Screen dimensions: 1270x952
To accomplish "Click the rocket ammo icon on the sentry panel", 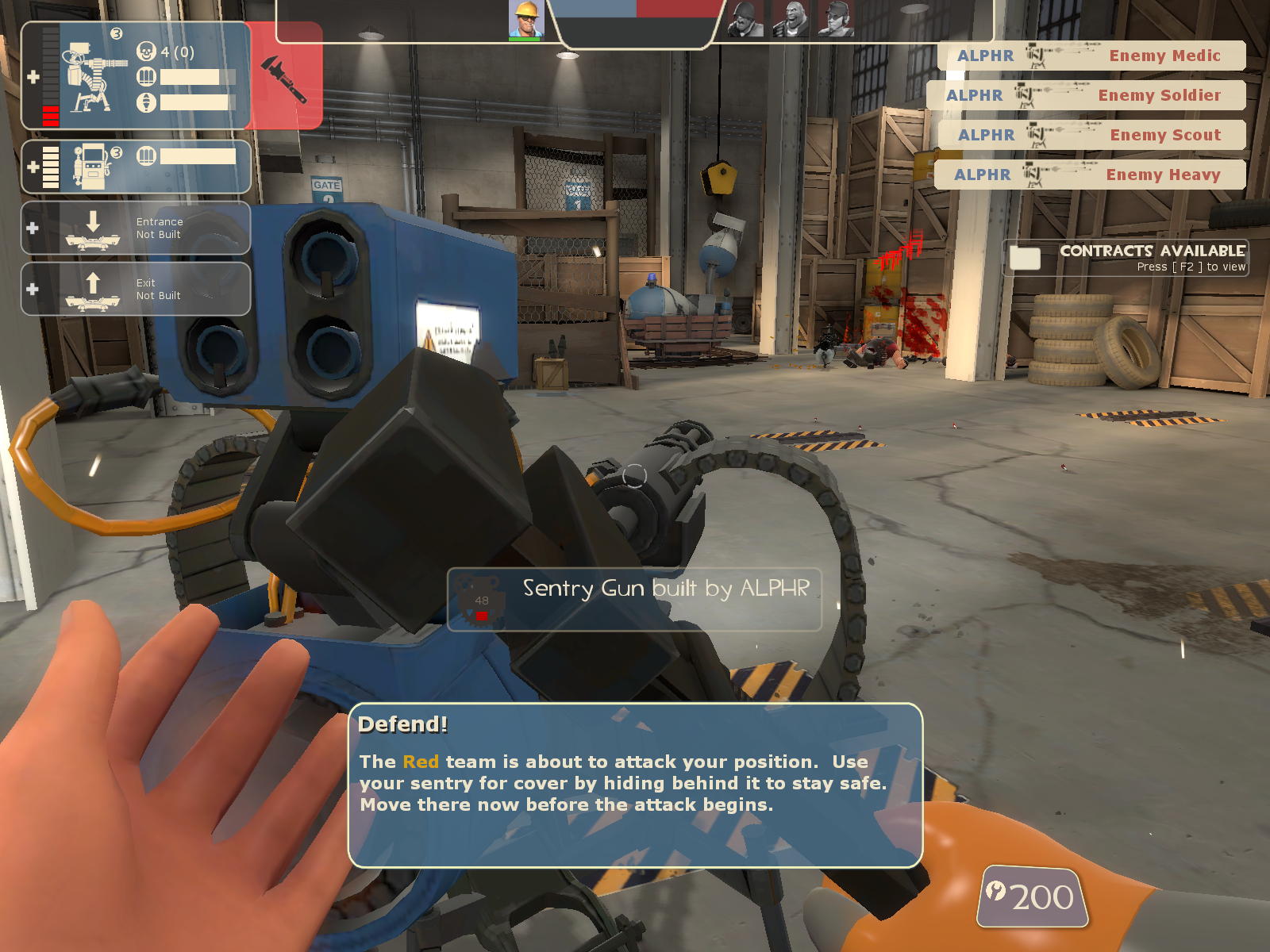I will tap(145, 103).
